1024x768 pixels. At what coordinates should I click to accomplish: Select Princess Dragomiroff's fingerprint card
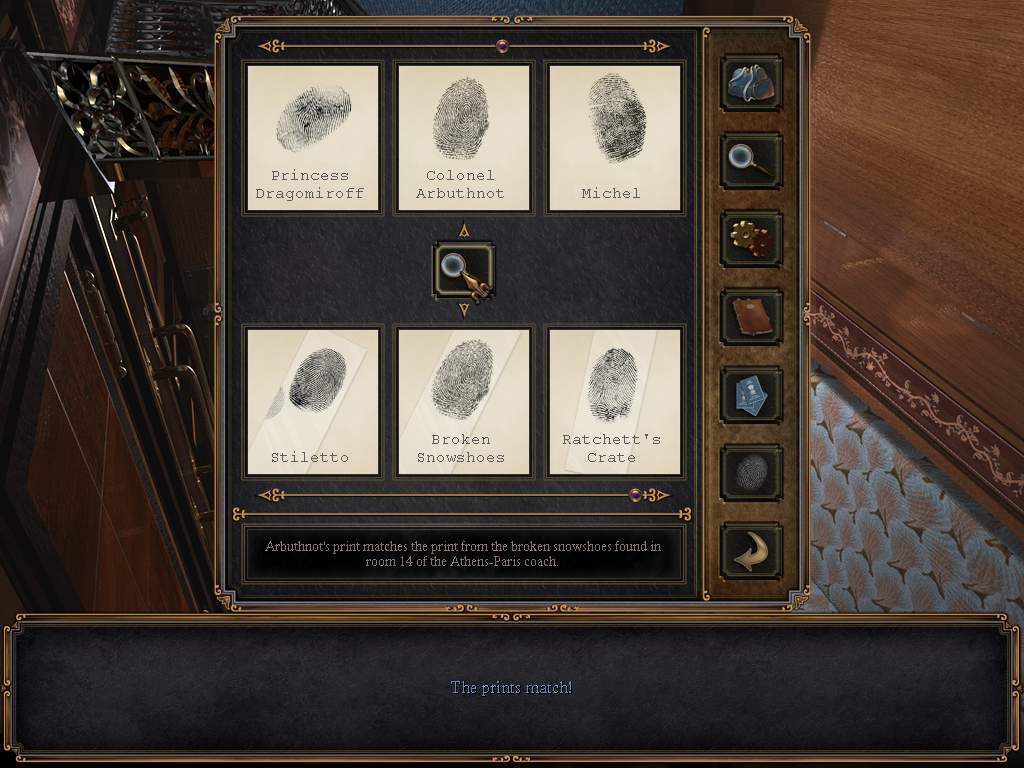tap(313, 138)
